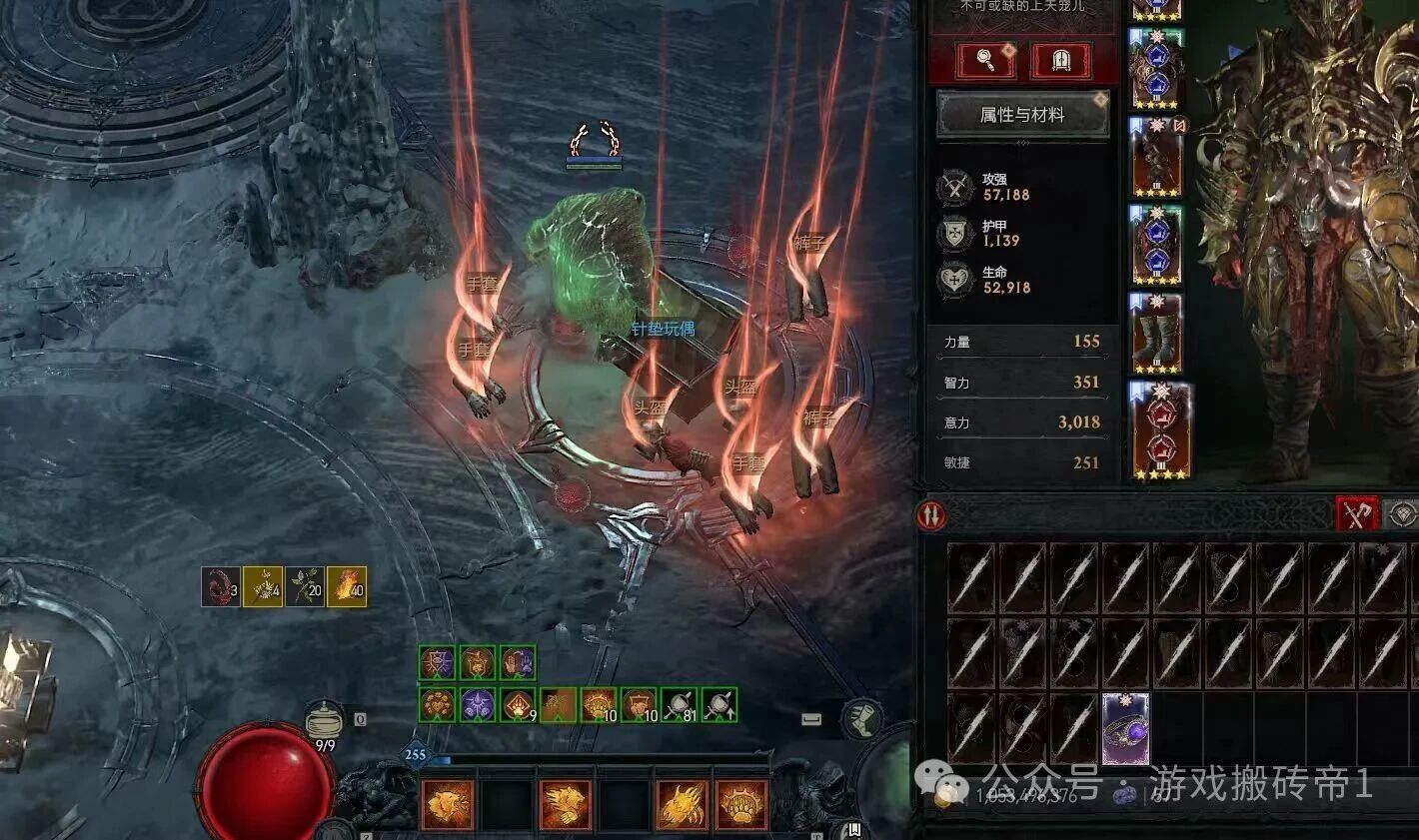
Task: Open the wardrobe button with cabinet icon
Action: [1060, 61]
